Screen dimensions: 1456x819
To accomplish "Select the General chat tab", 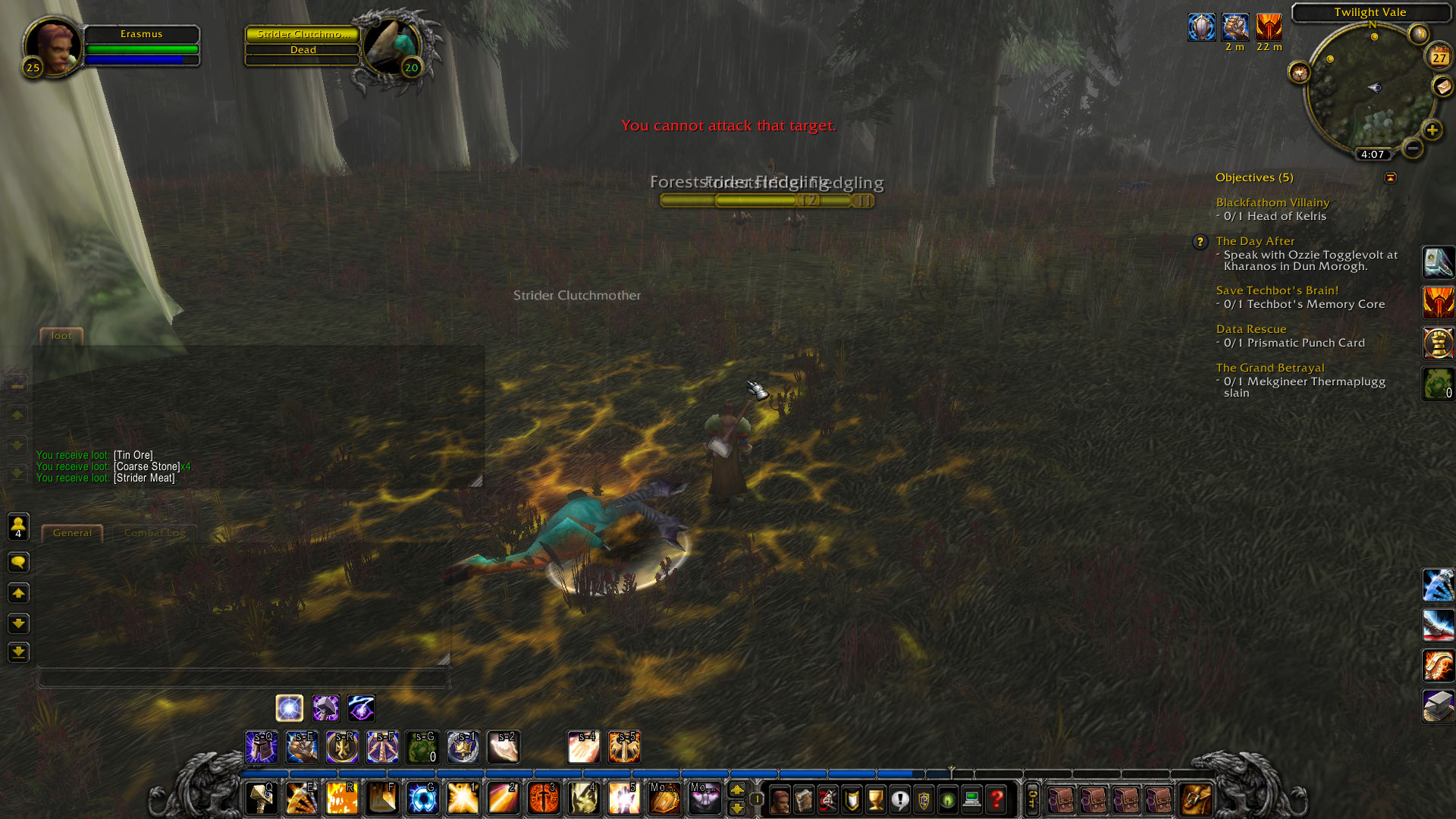I will click(72, 532).
